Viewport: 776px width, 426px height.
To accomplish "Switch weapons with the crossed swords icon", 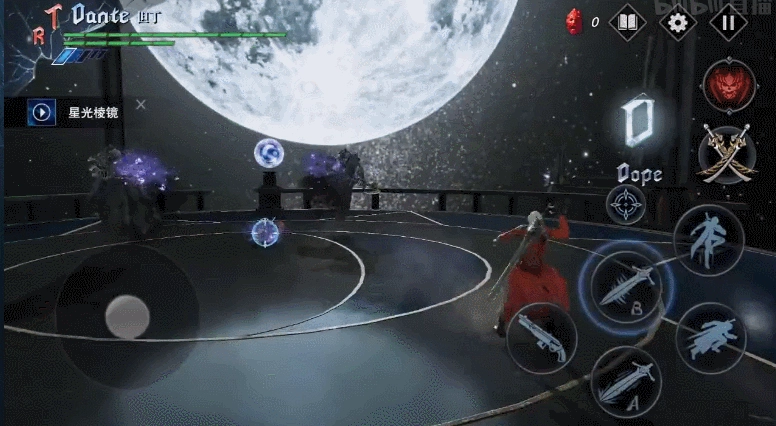I will [x=729, y=154].
